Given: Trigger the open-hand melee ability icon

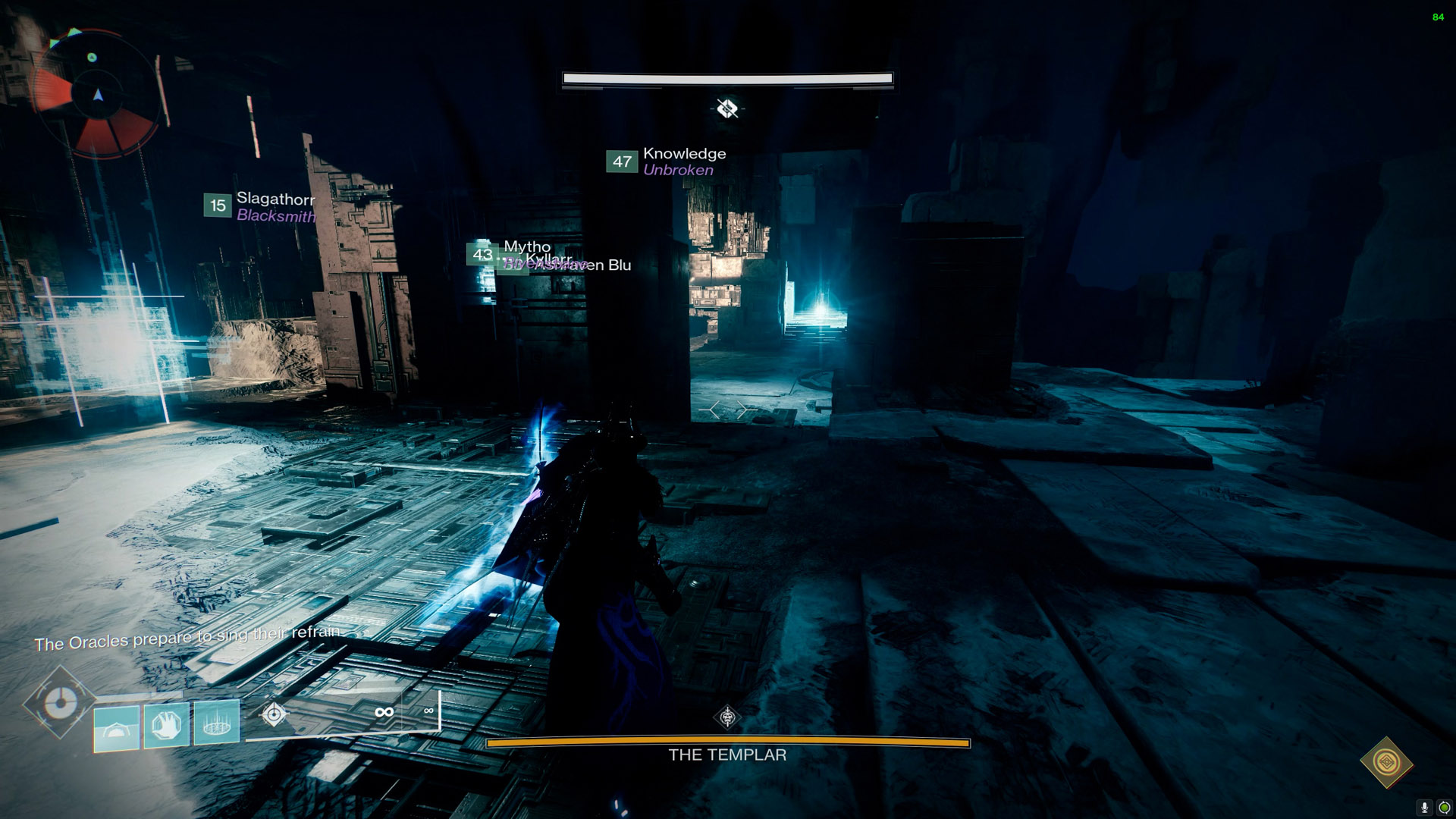Looking at the screenshot, I should 167,726.
